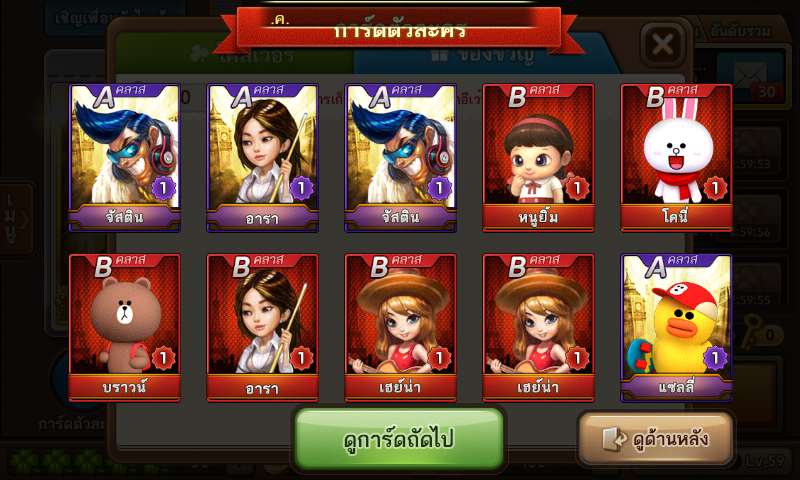Select the A-class อารา card
Viewport: 800px width, 480px height.
click(x=262, y=158)
